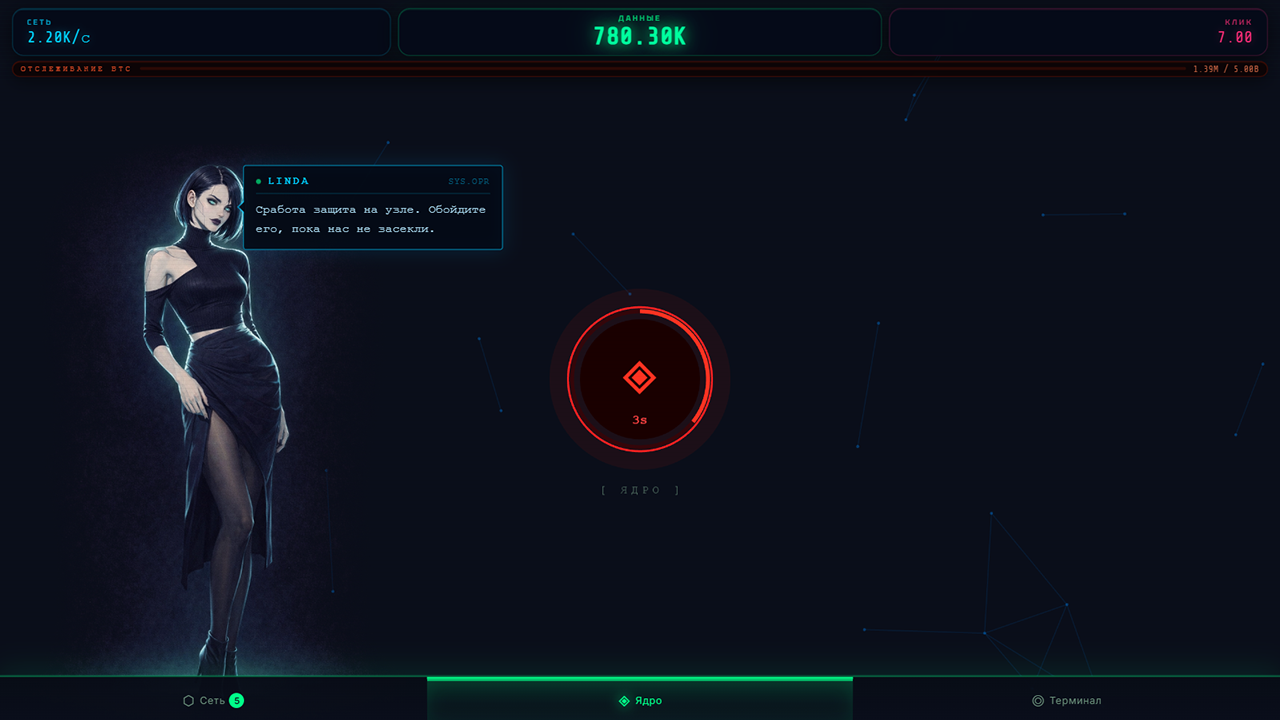Expand the Данные counter panel
Screen dimensions: 1280x720
(x=640, y=31)
